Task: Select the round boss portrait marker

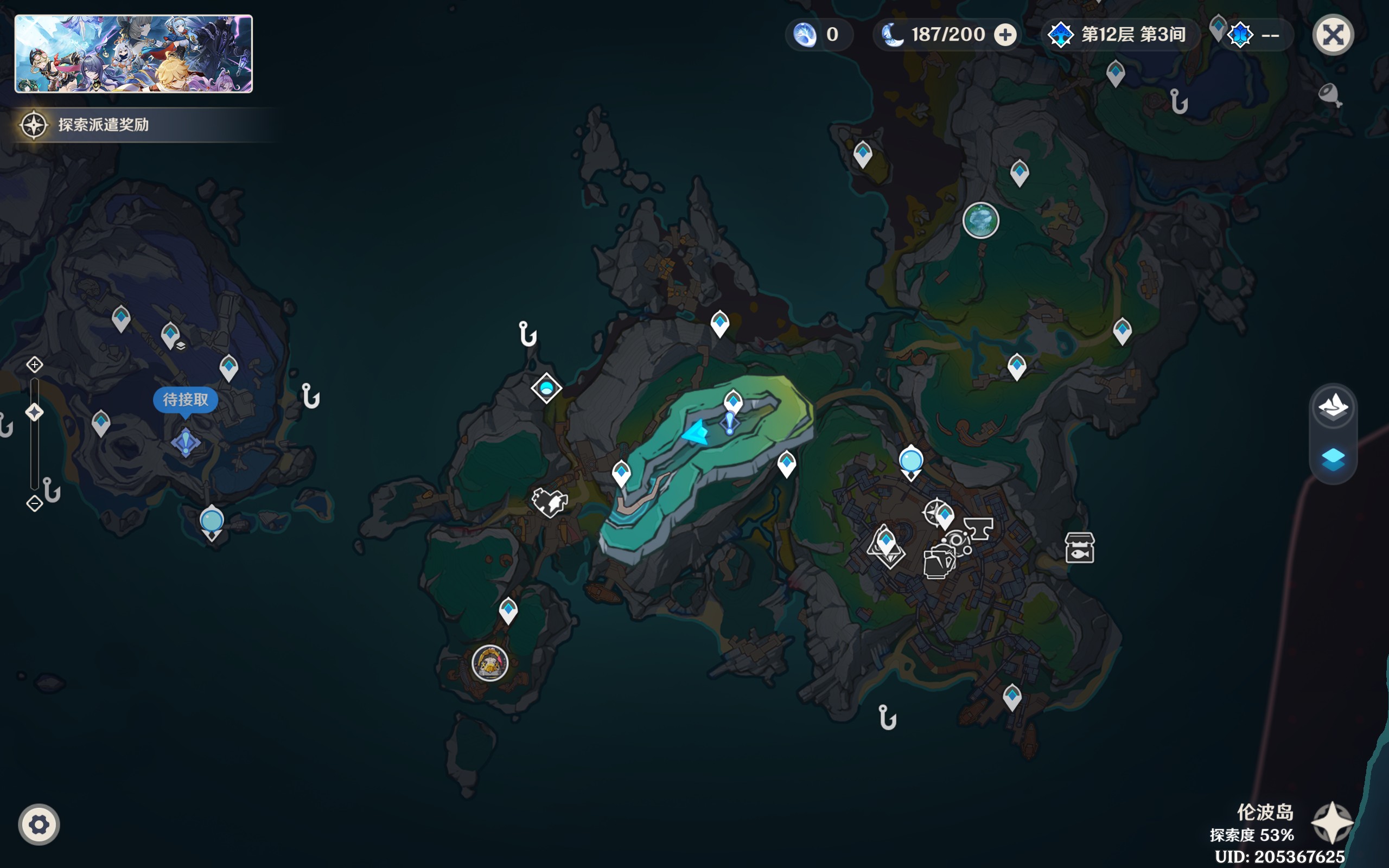Action: (x=489, y=663)
